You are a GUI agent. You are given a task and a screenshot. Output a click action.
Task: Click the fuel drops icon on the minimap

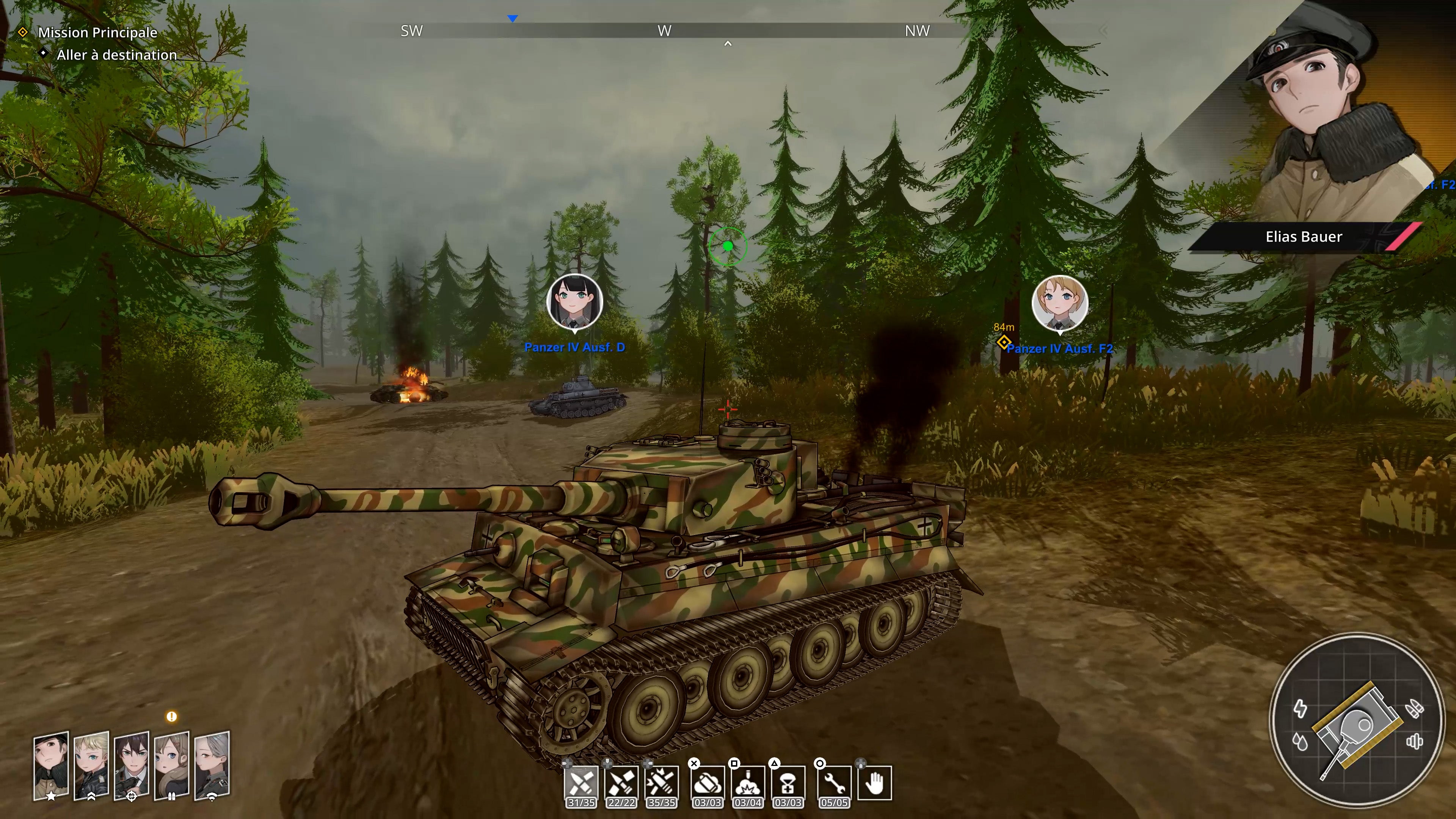click(x=1301, y=742)
